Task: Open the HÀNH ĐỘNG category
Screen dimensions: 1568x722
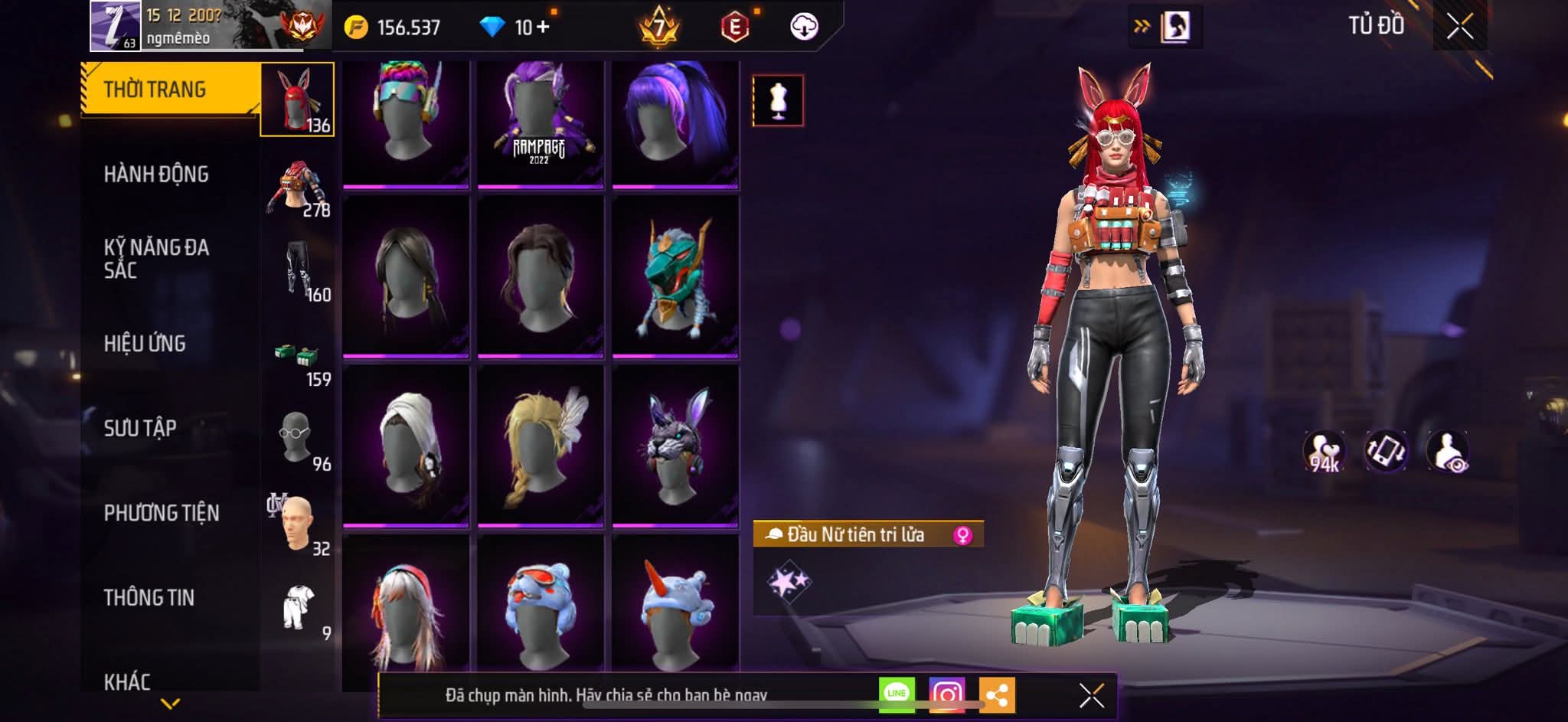Action: tap(156, 175)
